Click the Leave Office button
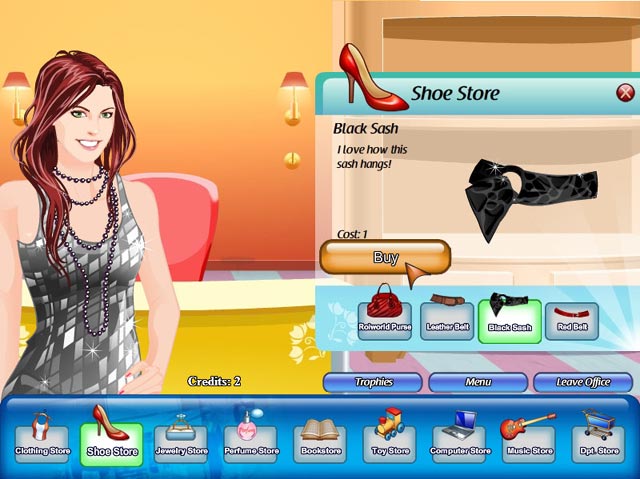The image size is (640, 479). tap(583, 382)
